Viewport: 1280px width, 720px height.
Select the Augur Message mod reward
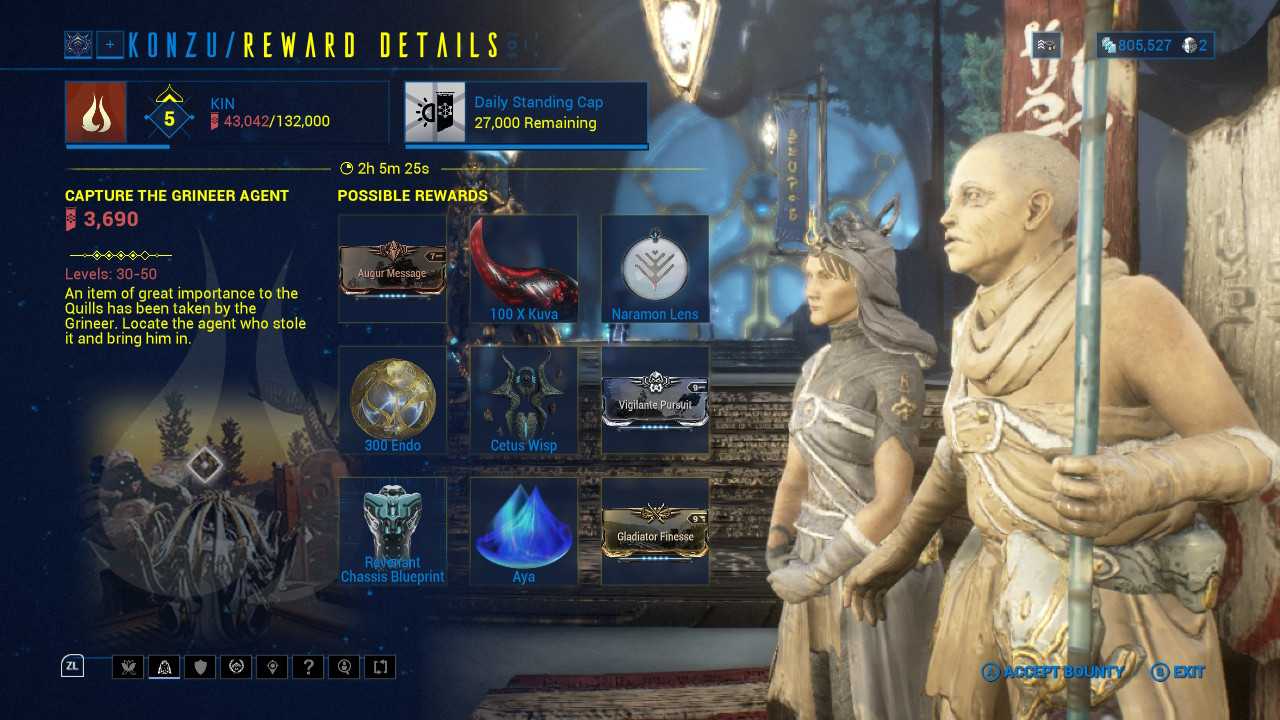(392, 268)
